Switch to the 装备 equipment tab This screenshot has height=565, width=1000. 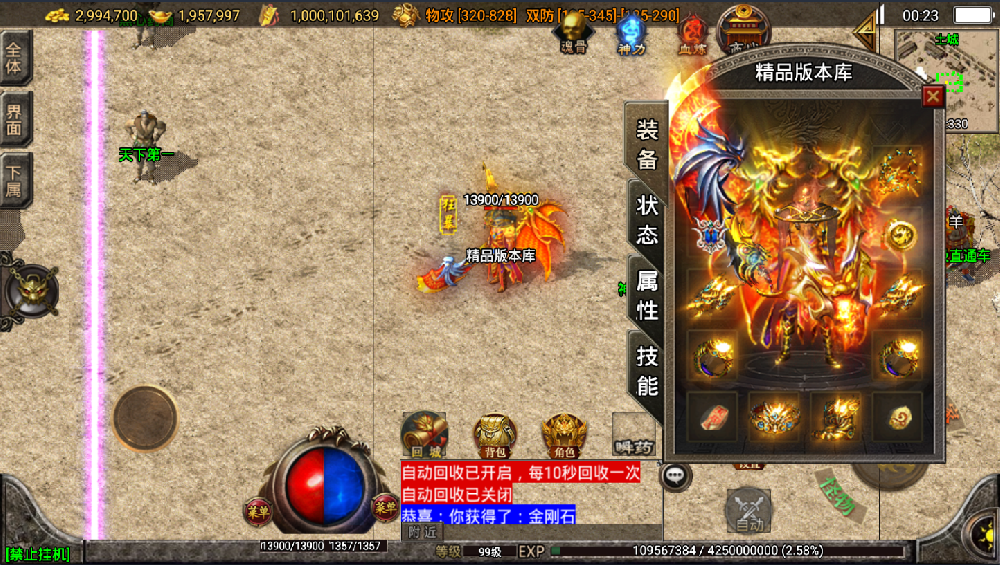[646, 144]
